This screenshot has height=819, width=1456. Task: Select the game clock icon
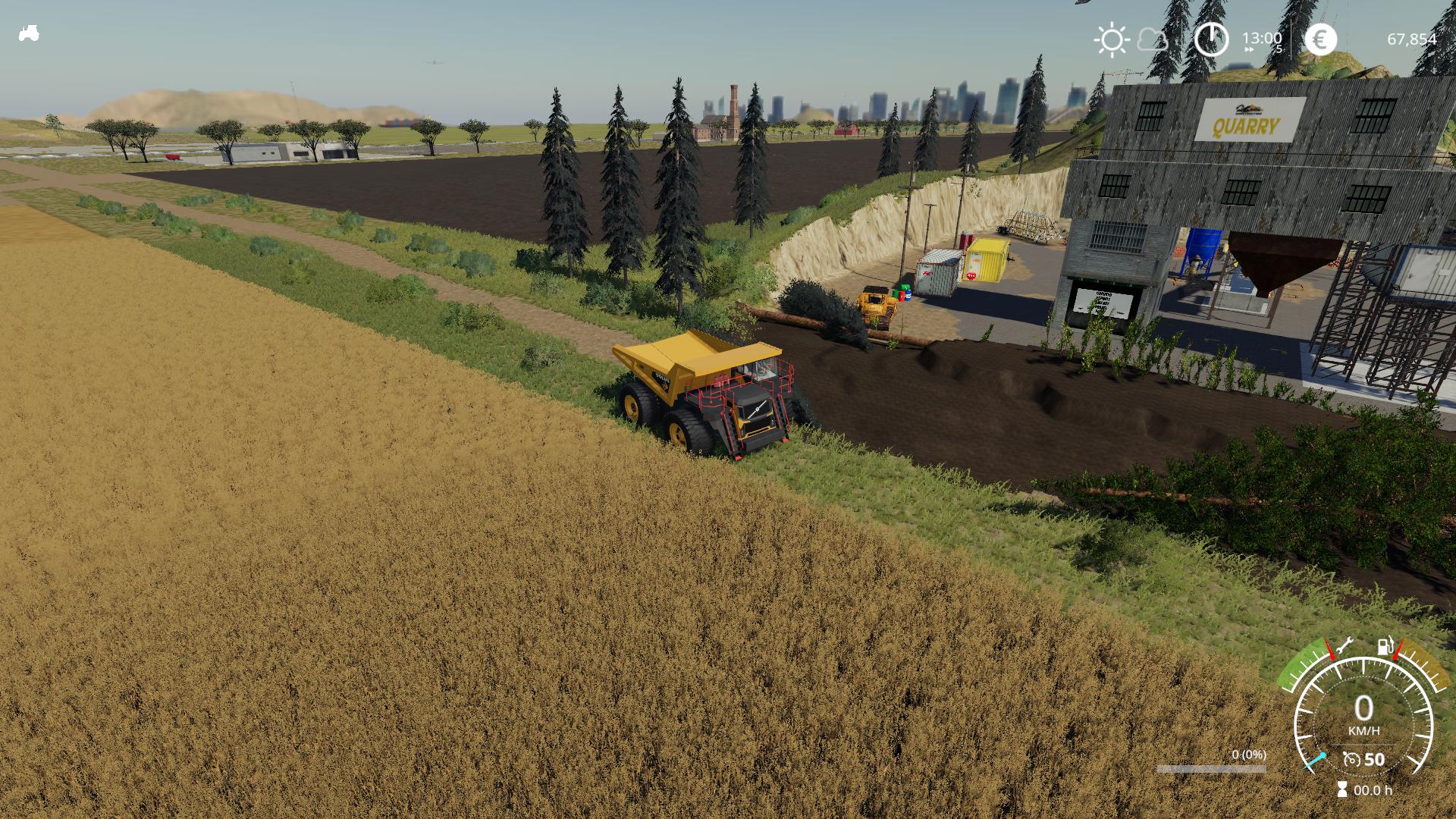pos(1211,39)
